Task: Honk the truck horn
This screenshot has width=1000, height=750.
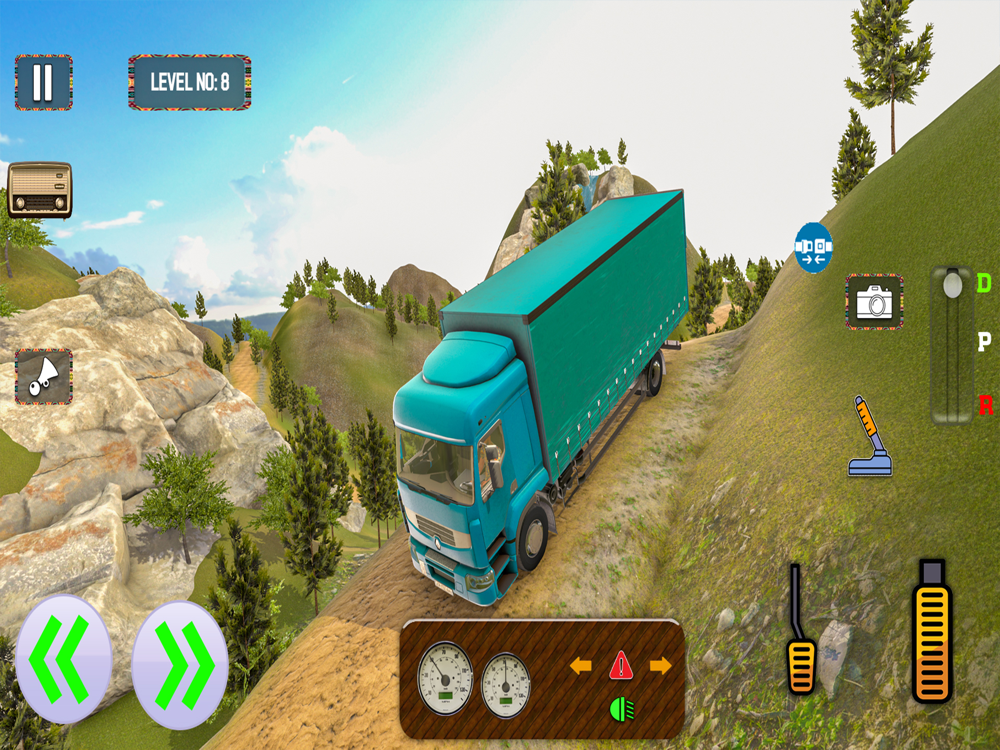Action: [x=43, y=376]
